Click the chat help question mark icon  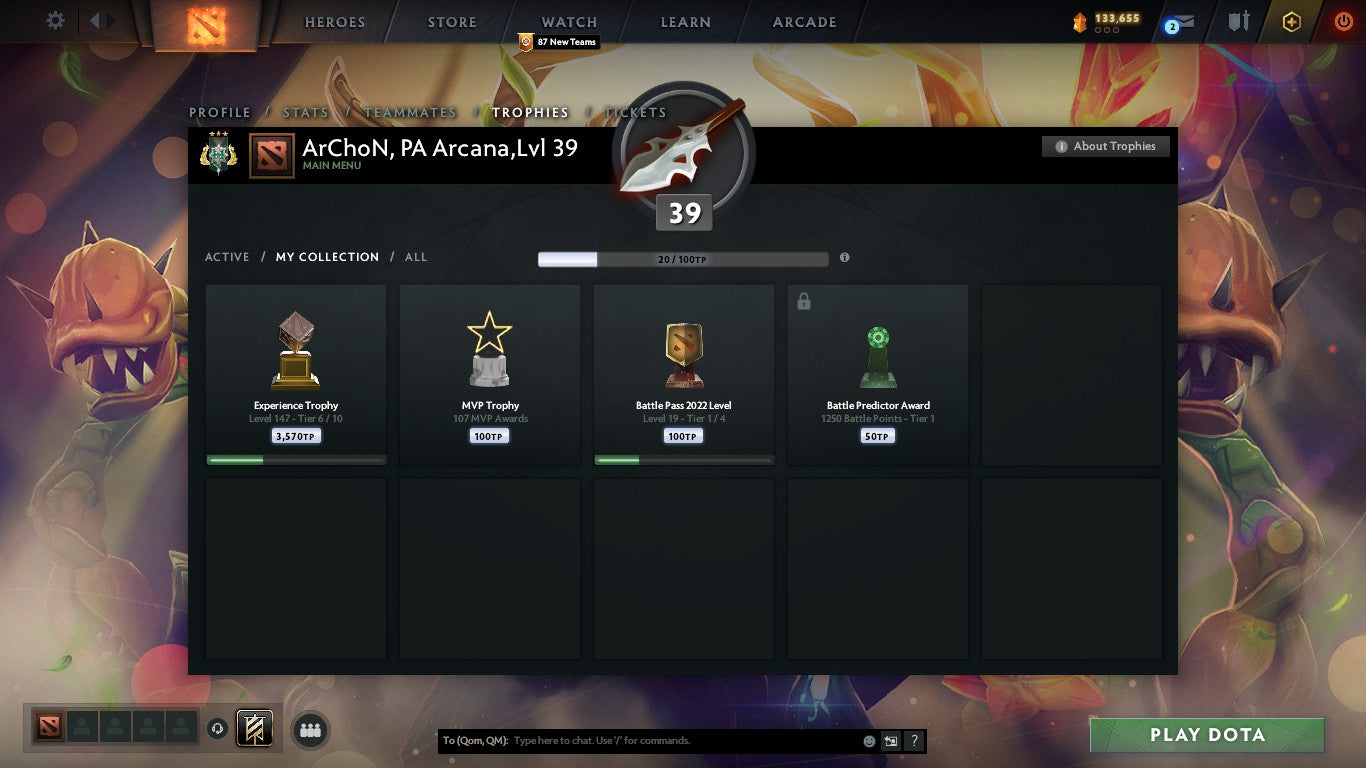click(913, 740)
